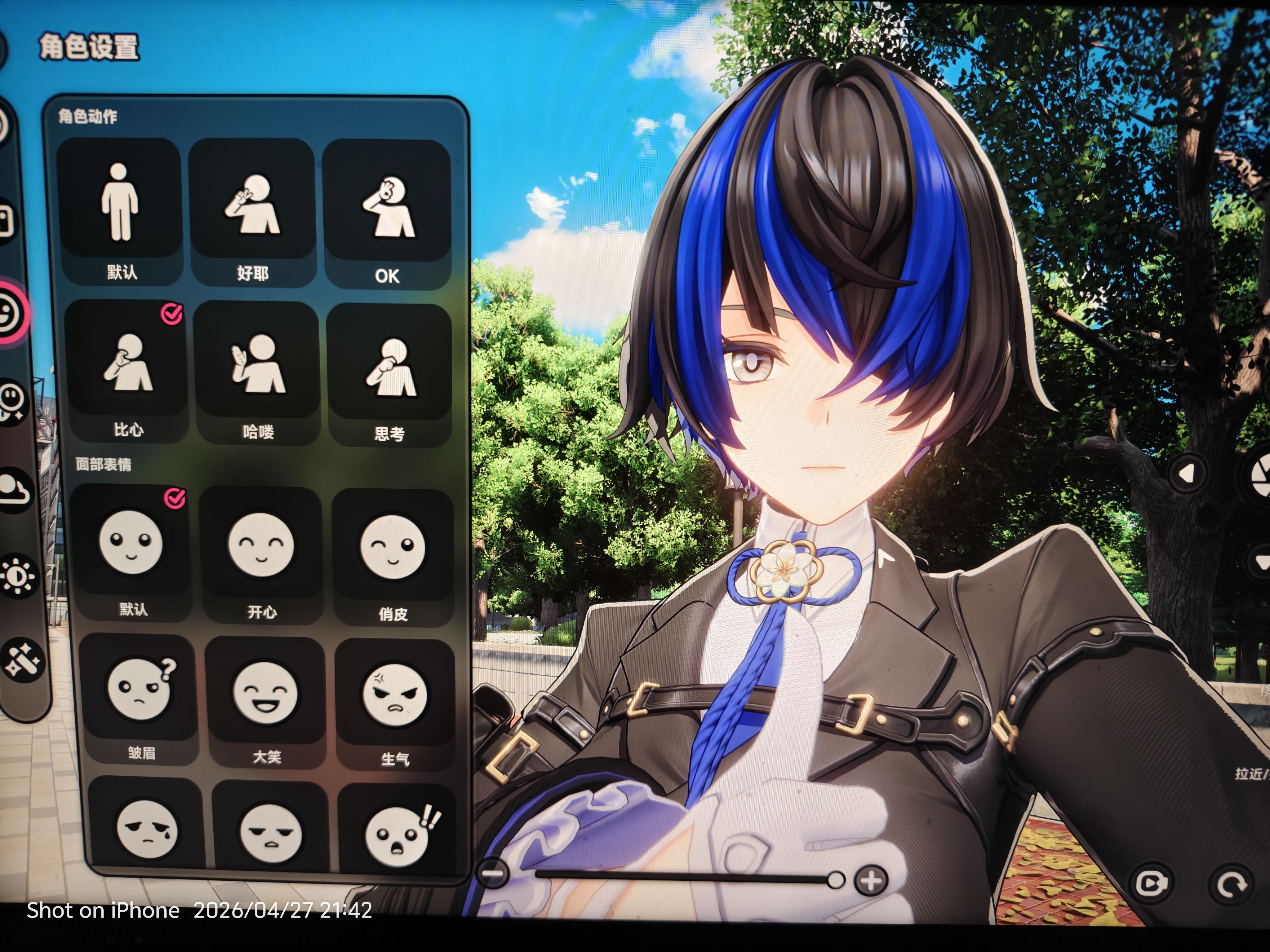Click the zoom-in plus button
This screenshot has width=1270, height=952.
(871, 880)
